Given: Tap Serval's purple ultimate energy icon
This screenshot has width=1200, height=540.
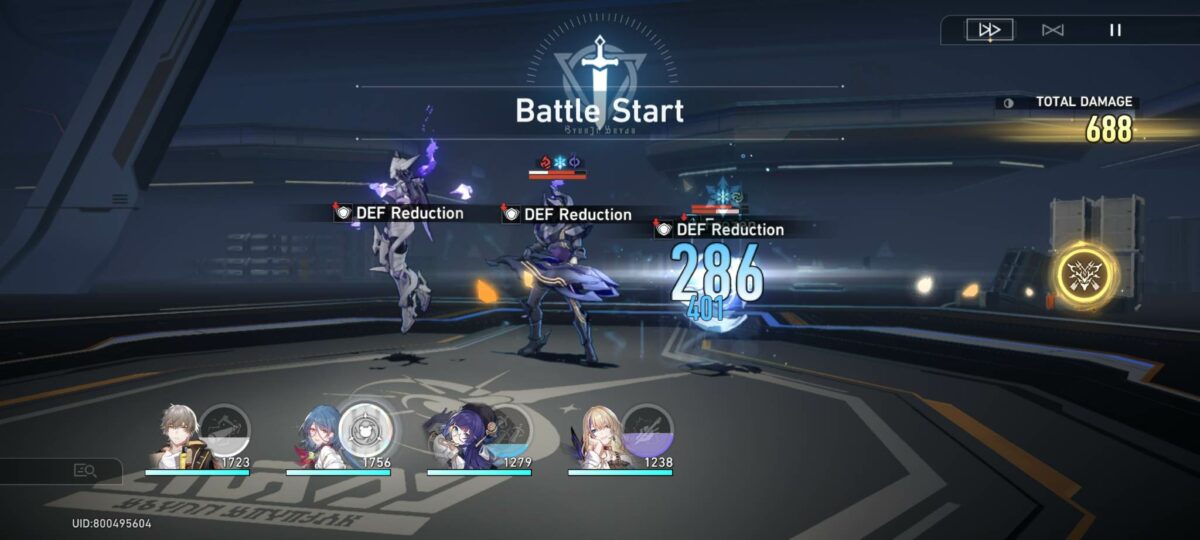Looking at the screenshot, I should pyautogui.click(x=646, y=427).
